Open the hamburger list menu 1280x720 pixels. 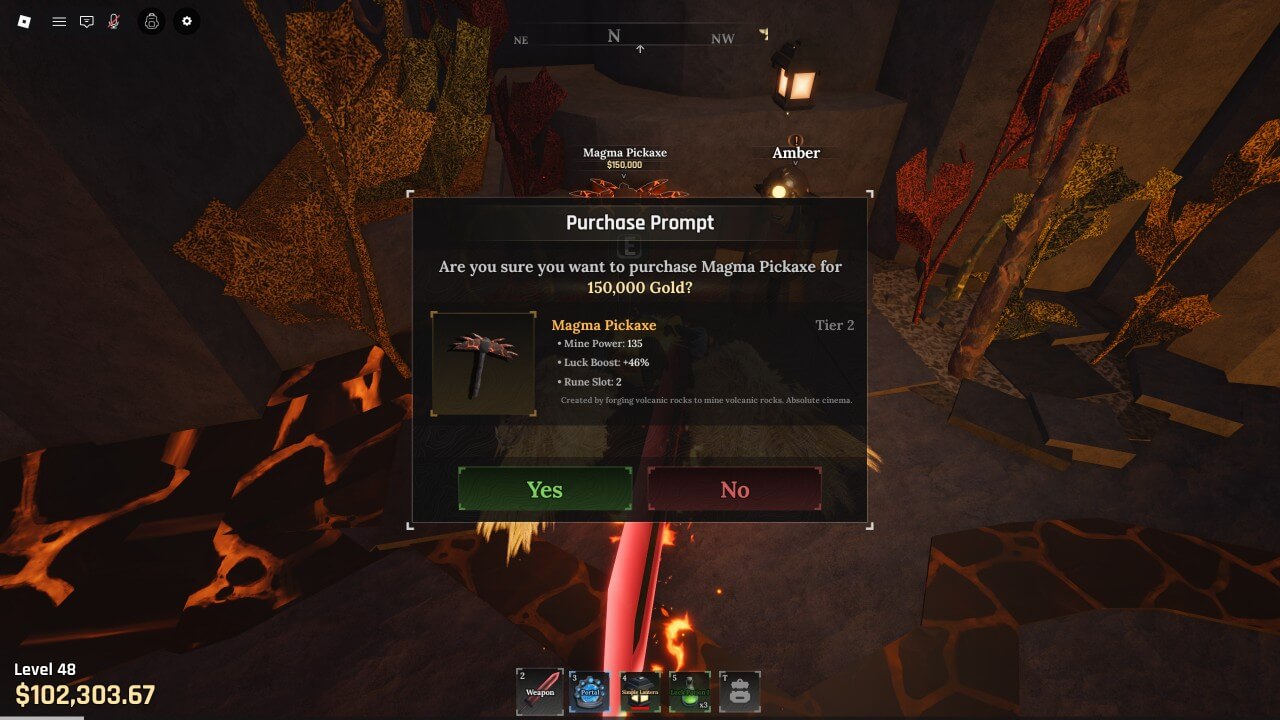[59, 21]
